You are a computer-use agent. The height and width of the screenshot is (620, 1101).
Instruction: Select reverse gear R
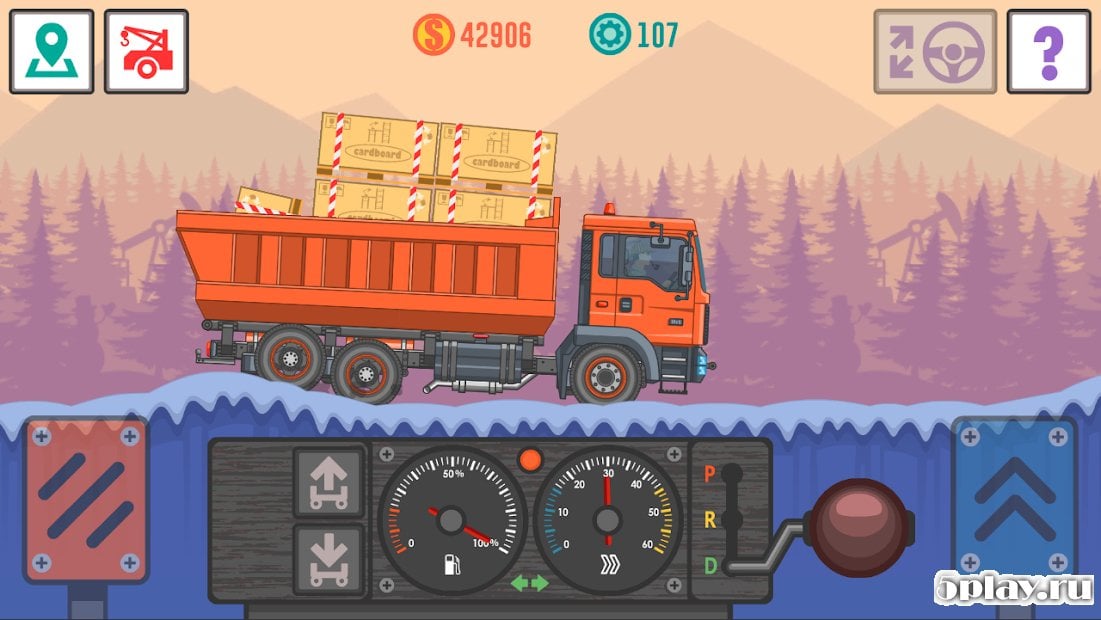(711, 520)
